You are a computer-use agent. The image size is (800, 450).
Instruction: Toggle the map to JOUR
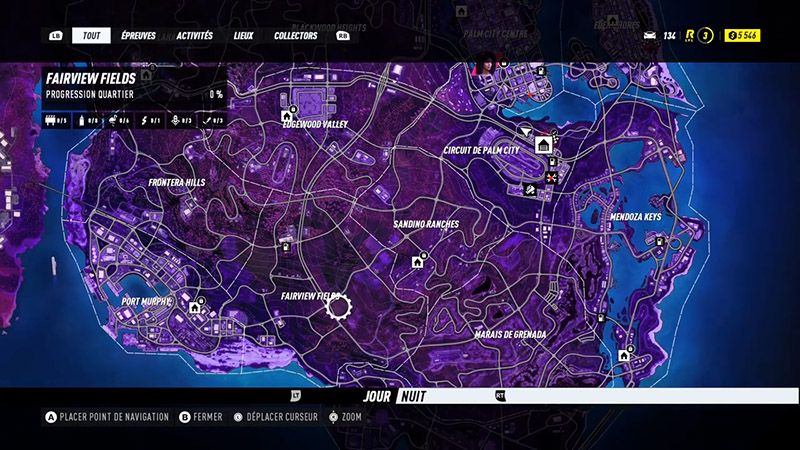pos(377,396)
